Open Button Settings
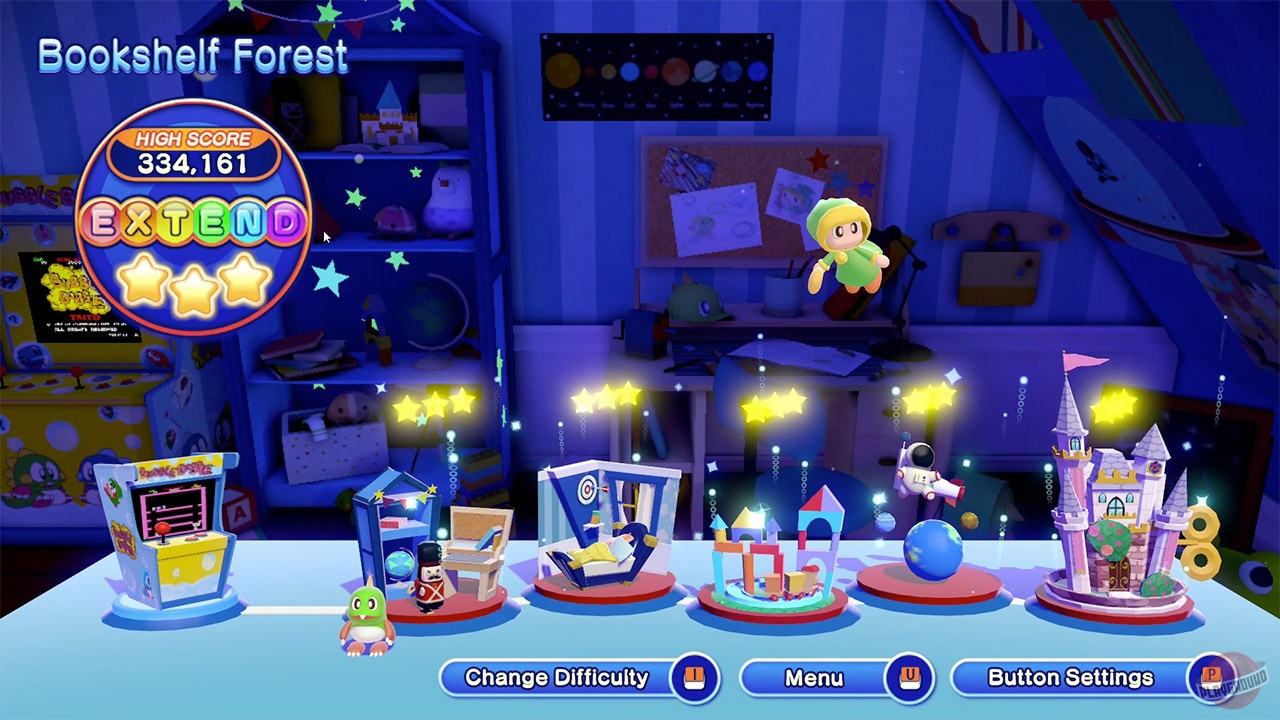Screen dimensions: 1280x720 pyautogui.click(x=1070, y=677)
